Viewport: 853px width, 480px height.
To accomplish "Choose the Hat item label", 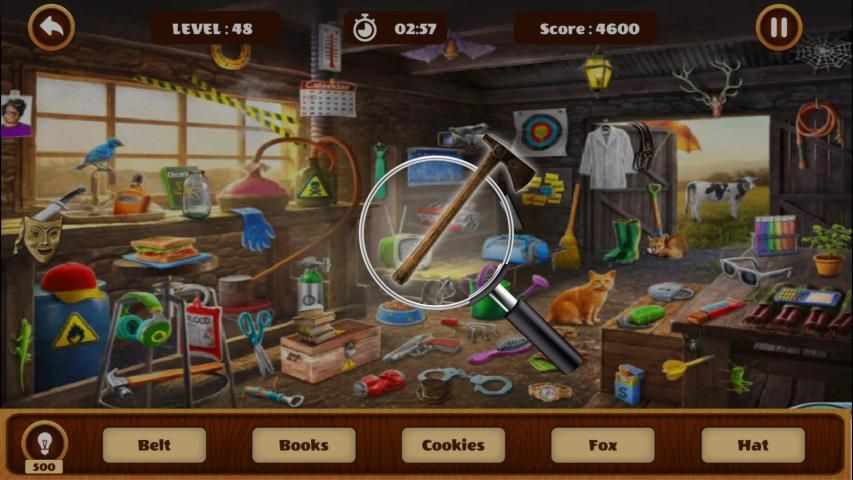I will coord(752,445).
